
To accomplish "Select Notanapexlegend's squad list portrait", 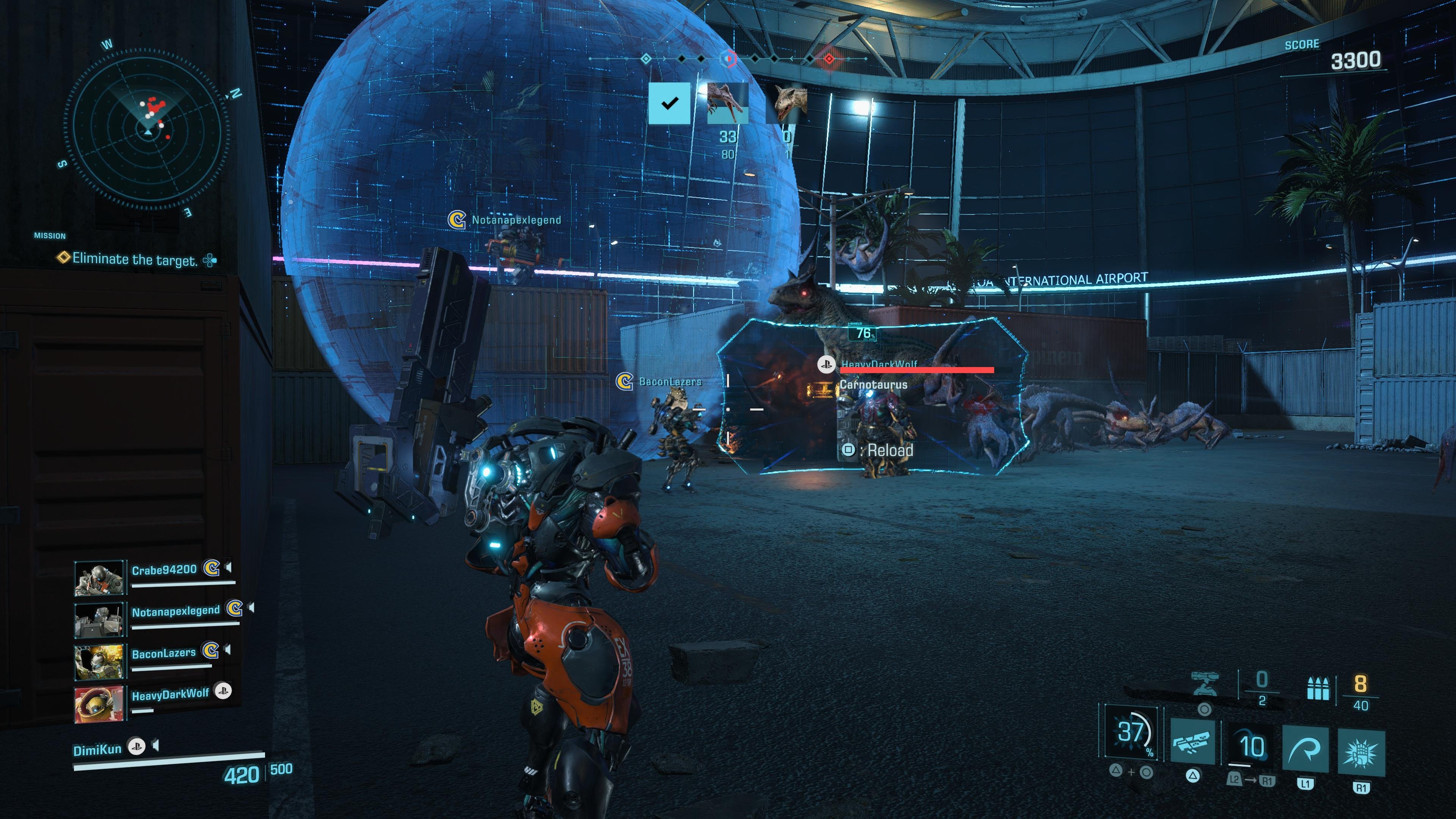I will pyautogui.click(x=99, y=620).
